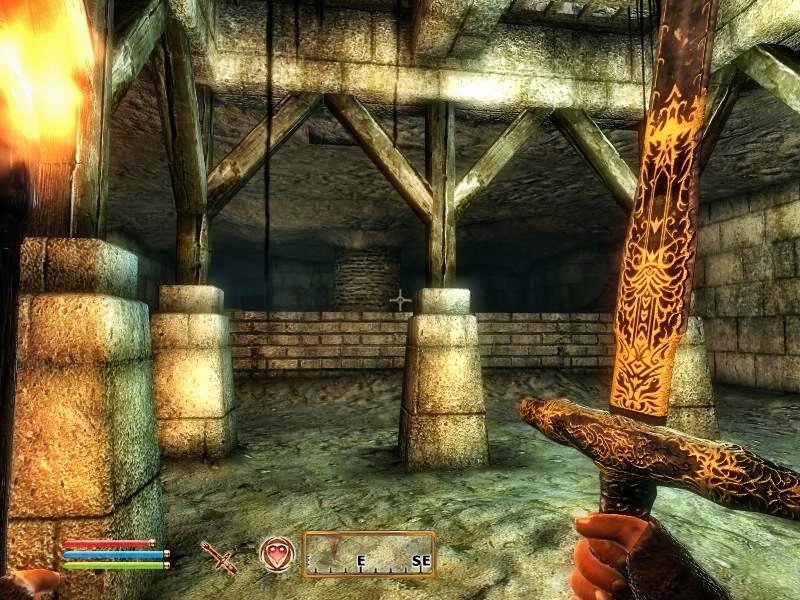Open the compass direction bar
This screenshot has height=600, width=800.
369,555
